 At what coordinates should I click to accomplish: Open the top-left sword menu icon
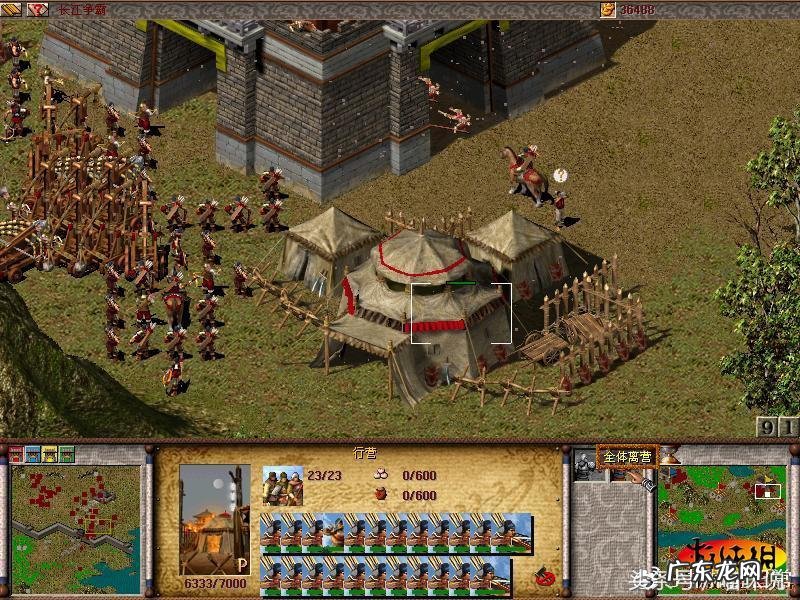(12, 9)
